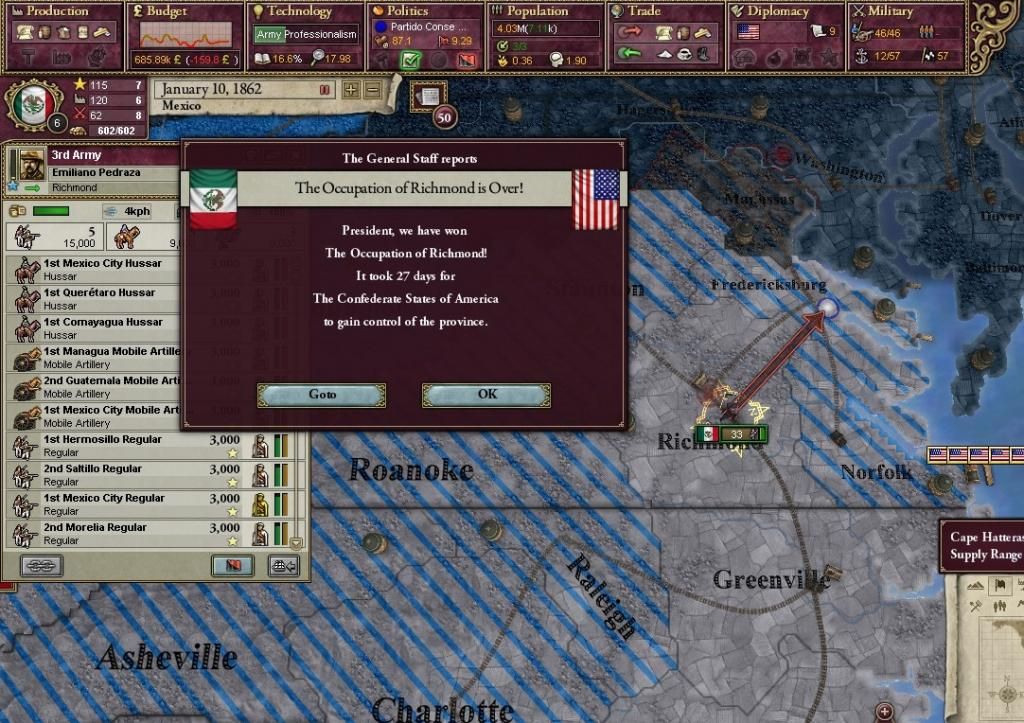
Task: Open the Military screen
Action: [905, 12]
